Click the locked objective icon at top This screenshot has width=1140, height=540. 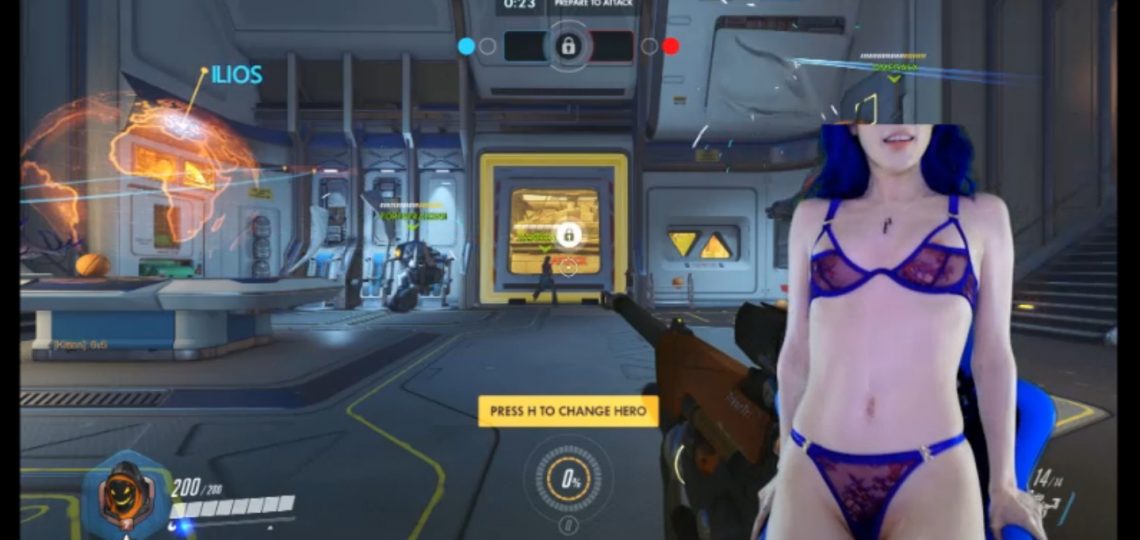pyautogui.click(x=567, y=45)
